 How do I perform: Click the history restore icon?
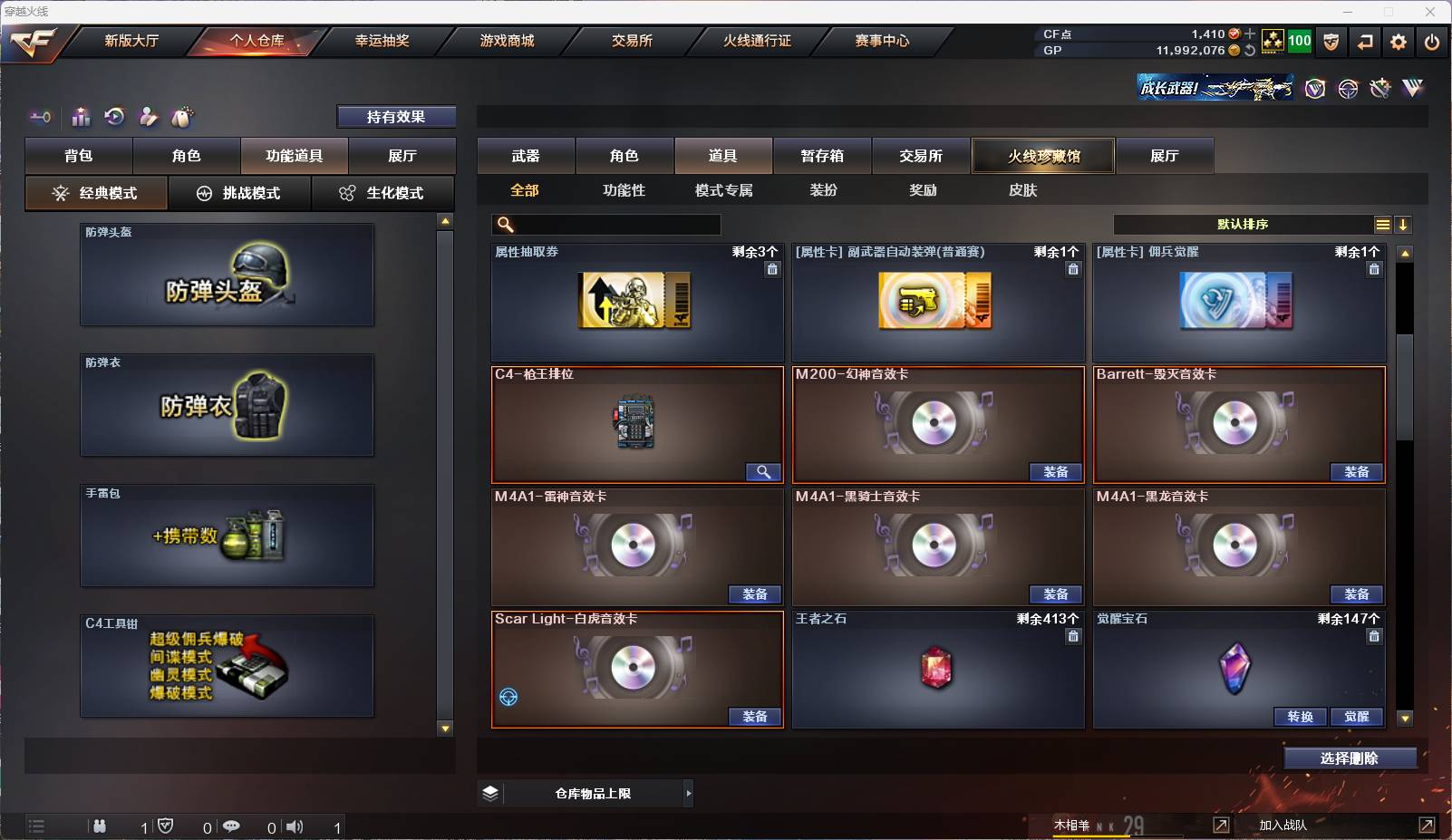[x=112, y=117]
